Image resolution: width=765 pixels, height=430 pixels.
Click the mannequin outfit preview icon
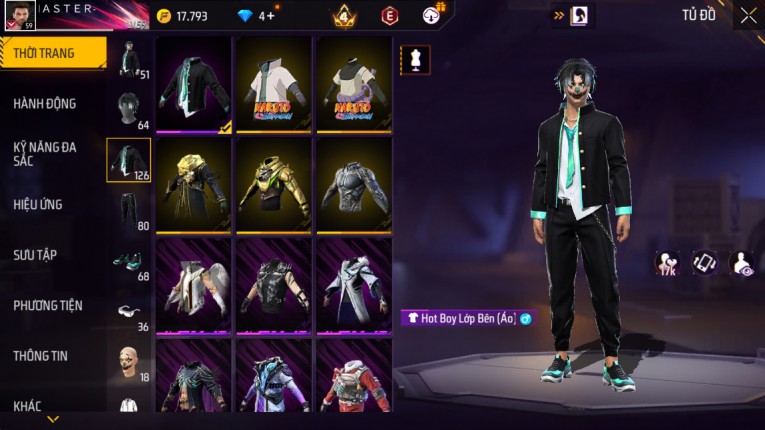(415, 59)
